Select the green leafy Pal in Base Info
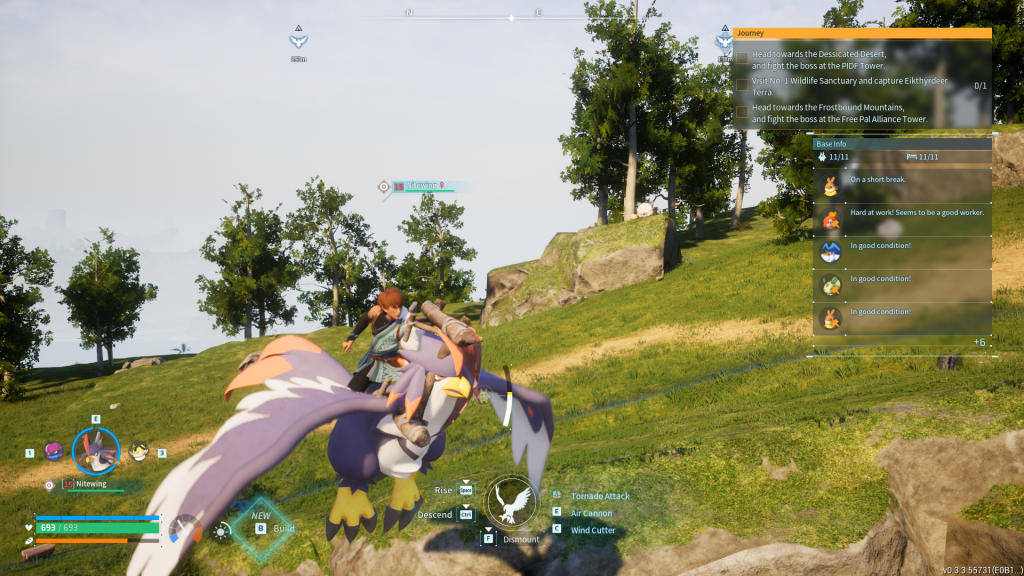 [x=832, y=284]
